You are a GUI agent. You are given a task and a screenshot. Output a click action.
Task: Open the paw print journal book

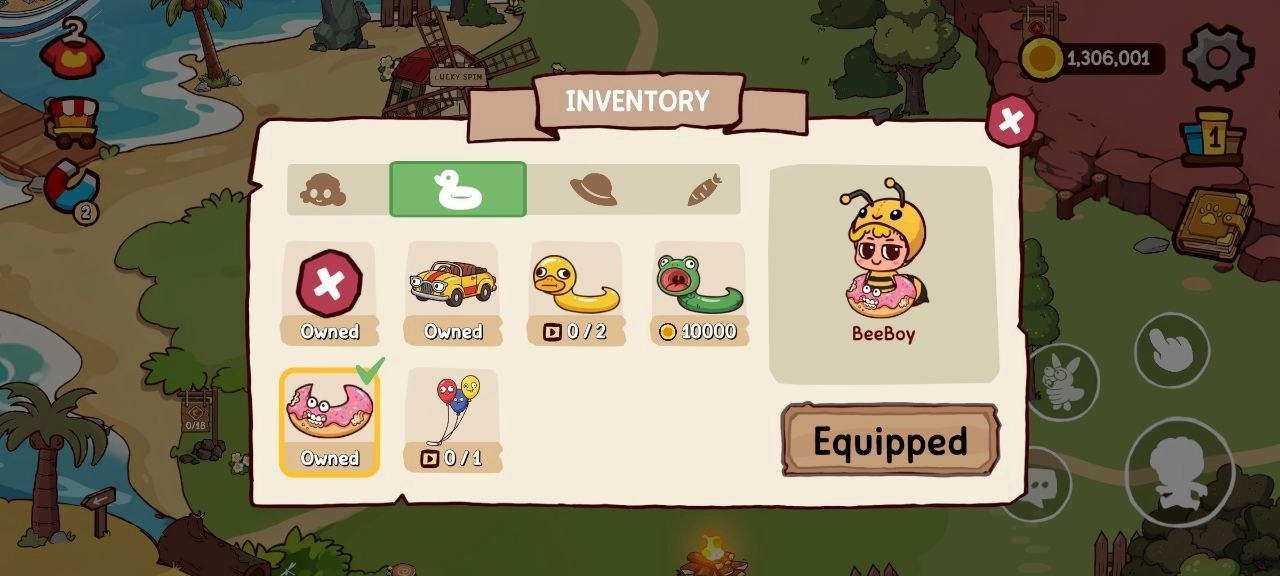(x=1212, y=223)
